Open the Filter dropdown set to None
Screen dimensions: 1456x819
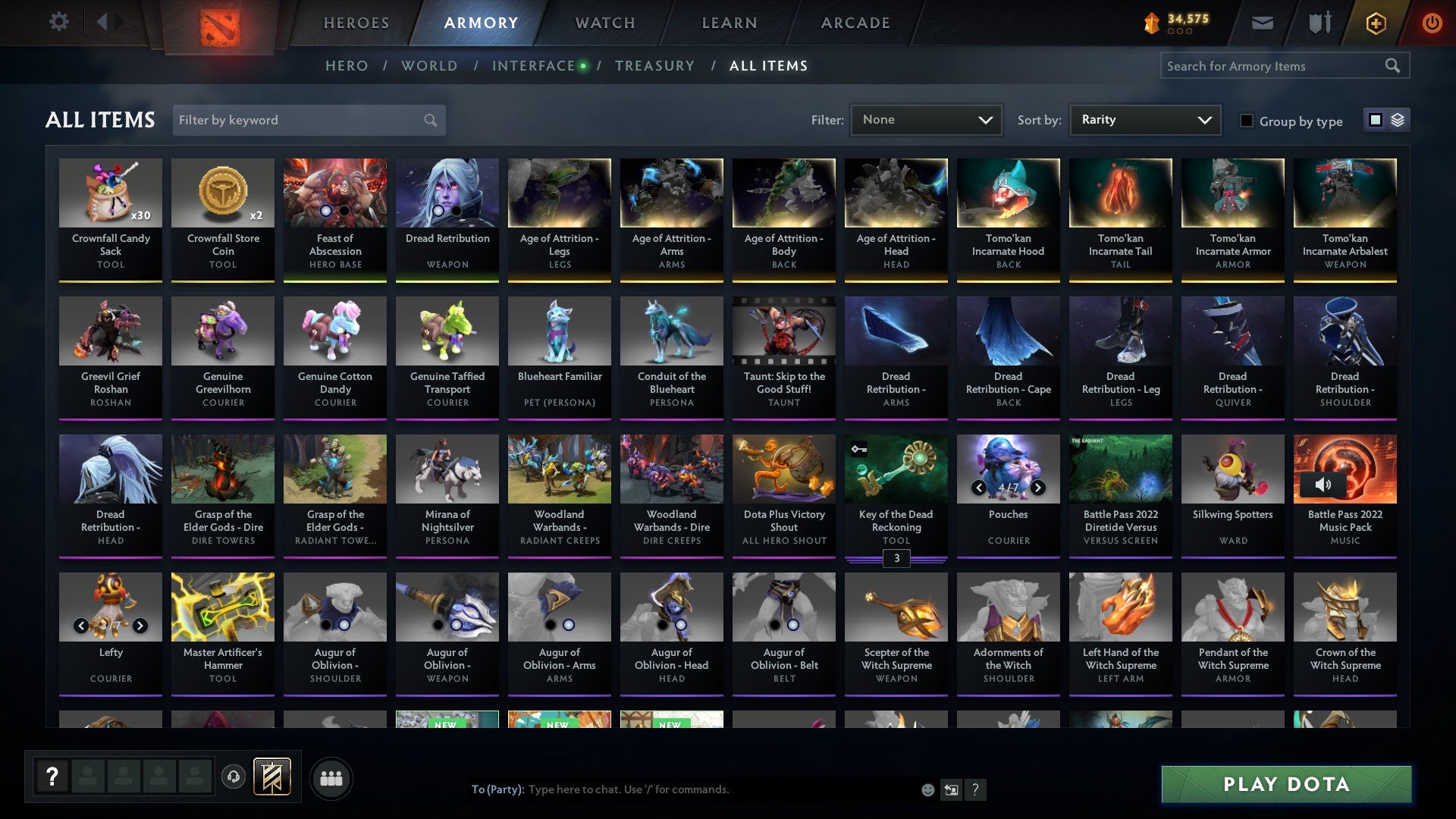point(926,119)
